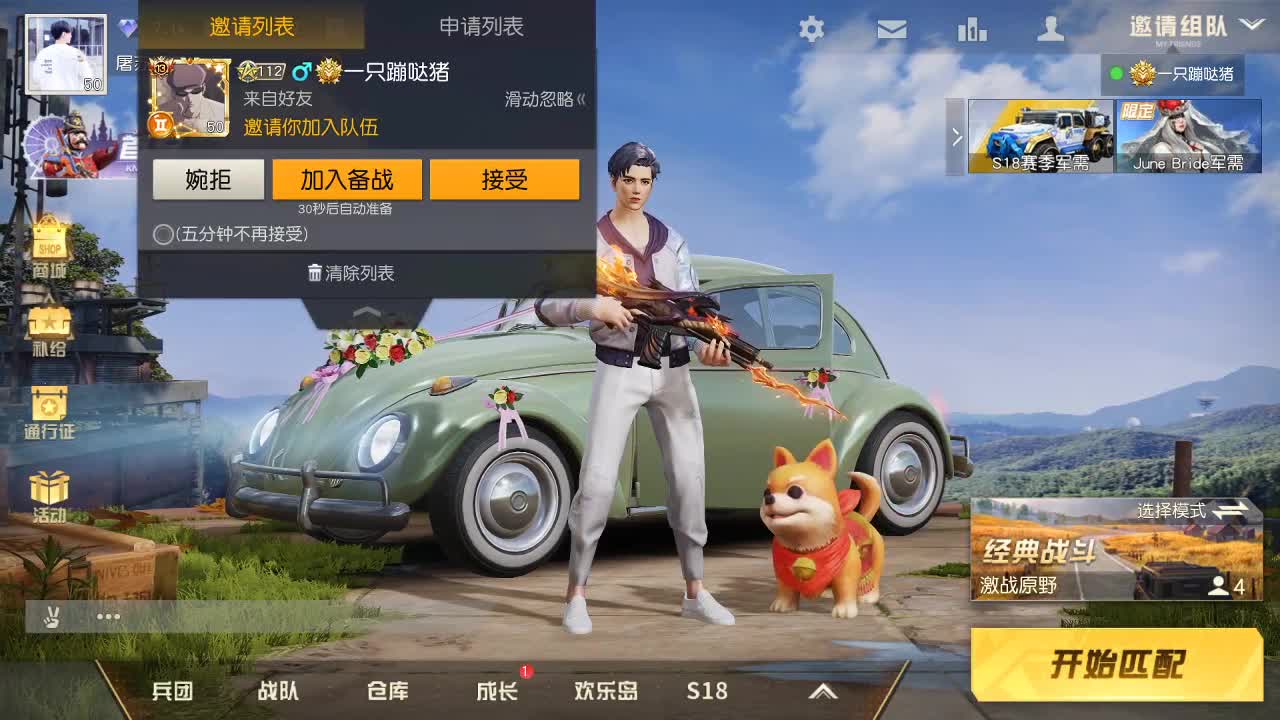Accept the invite with 接受 button
Image resolution: width=1280 pixels, height=720 pixels.
(x=505, y=179)
